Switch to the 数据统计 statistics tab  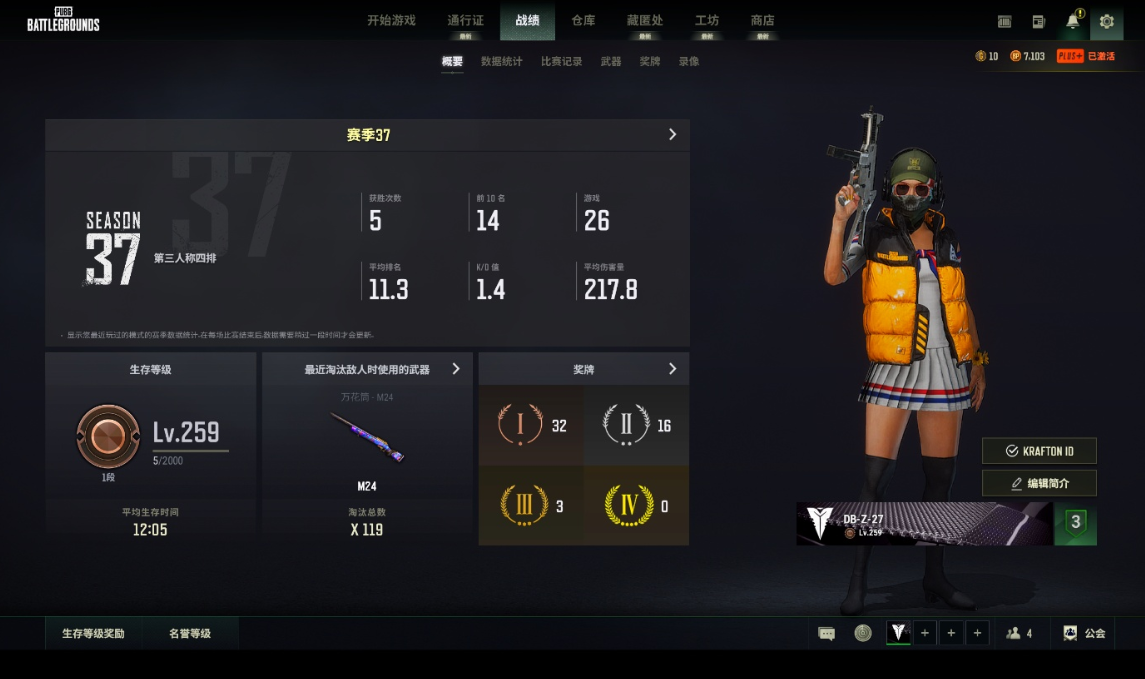(x=501, y=62)
